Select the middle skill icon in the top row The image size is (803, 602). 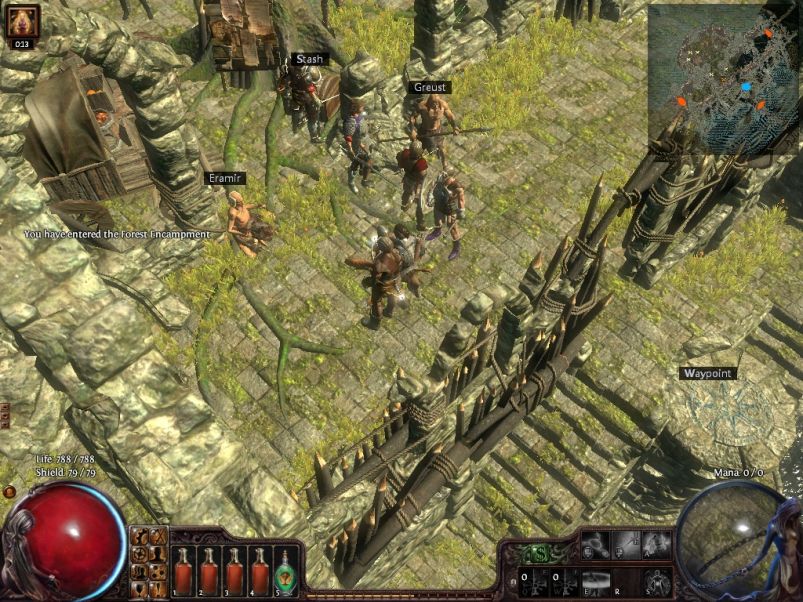coord(626,546)
